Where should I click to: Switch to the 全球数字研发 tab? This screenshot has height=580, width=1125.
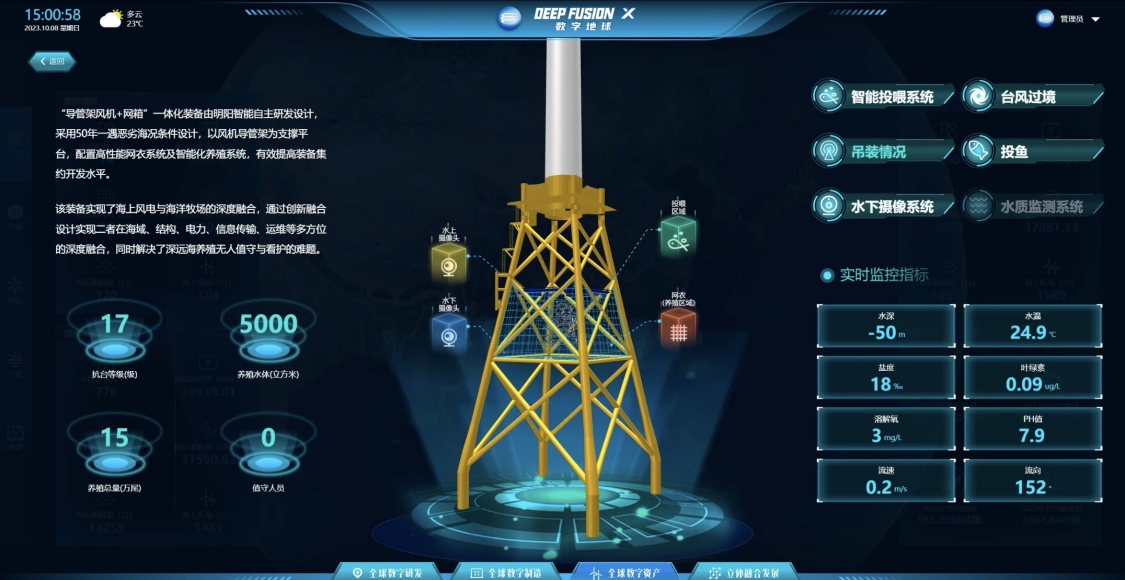[397, 572]
